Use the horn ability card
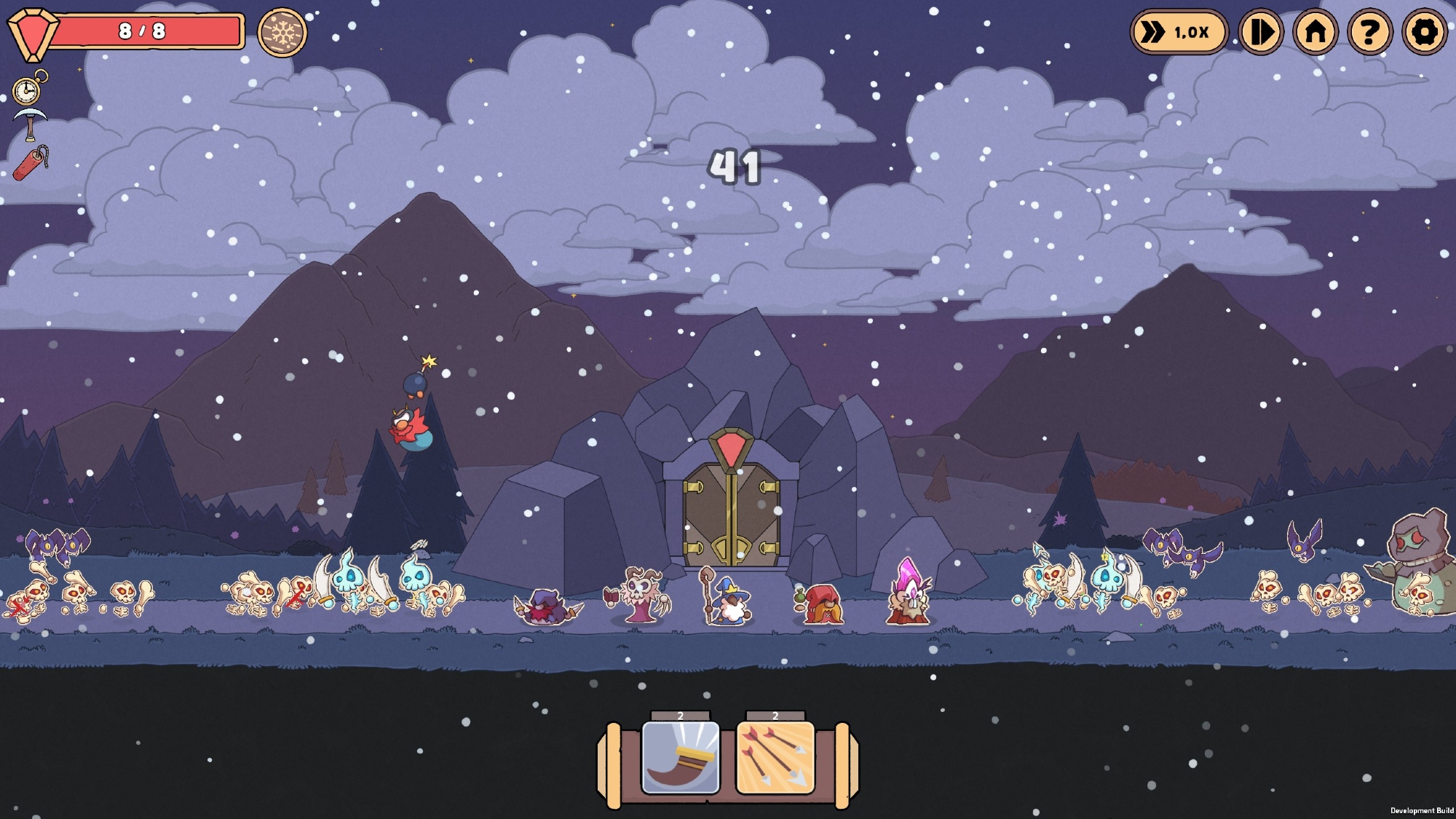Screen dimensions: 1456x819 [681, 758]
